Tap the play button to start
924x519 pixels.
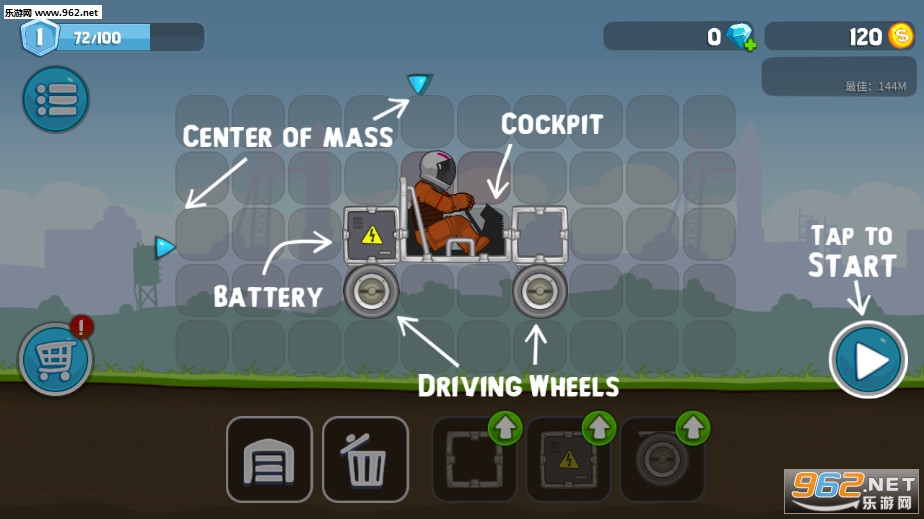(867, 360)
